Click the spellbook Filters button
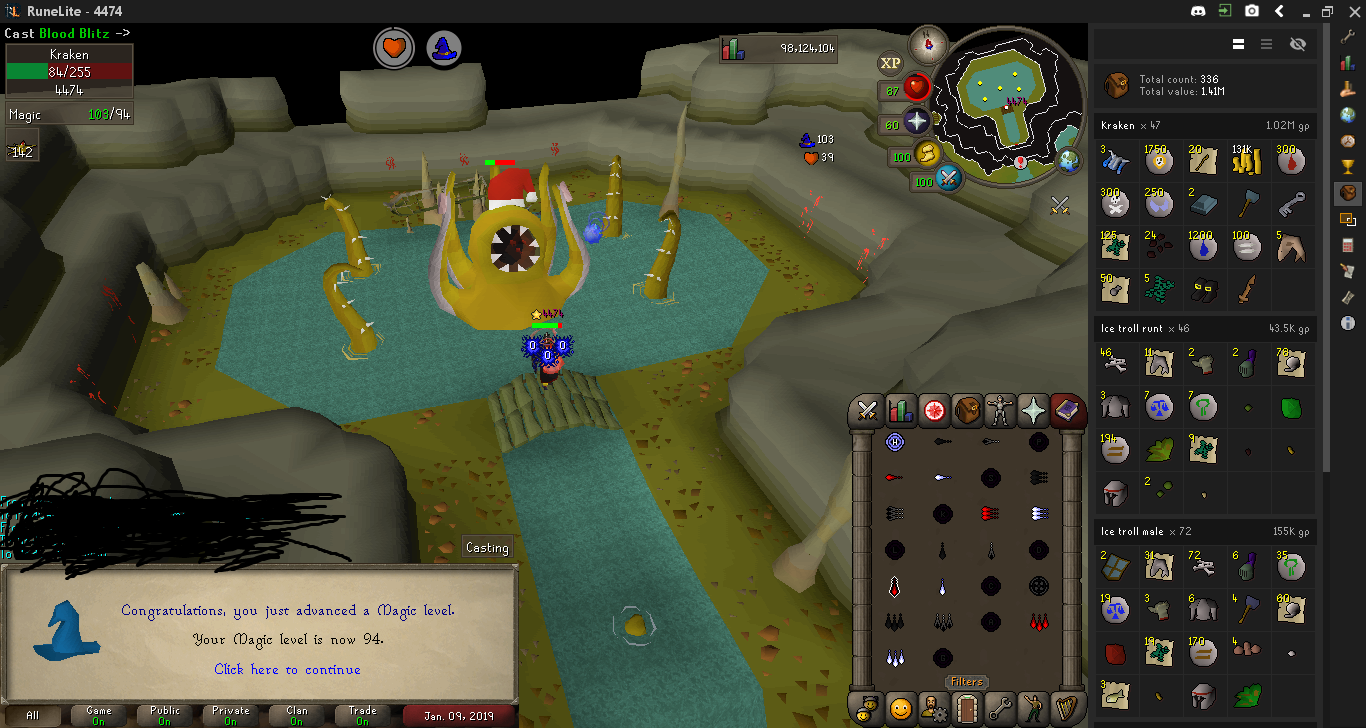Screen dimensions: 1366x728 pos(967,682)
